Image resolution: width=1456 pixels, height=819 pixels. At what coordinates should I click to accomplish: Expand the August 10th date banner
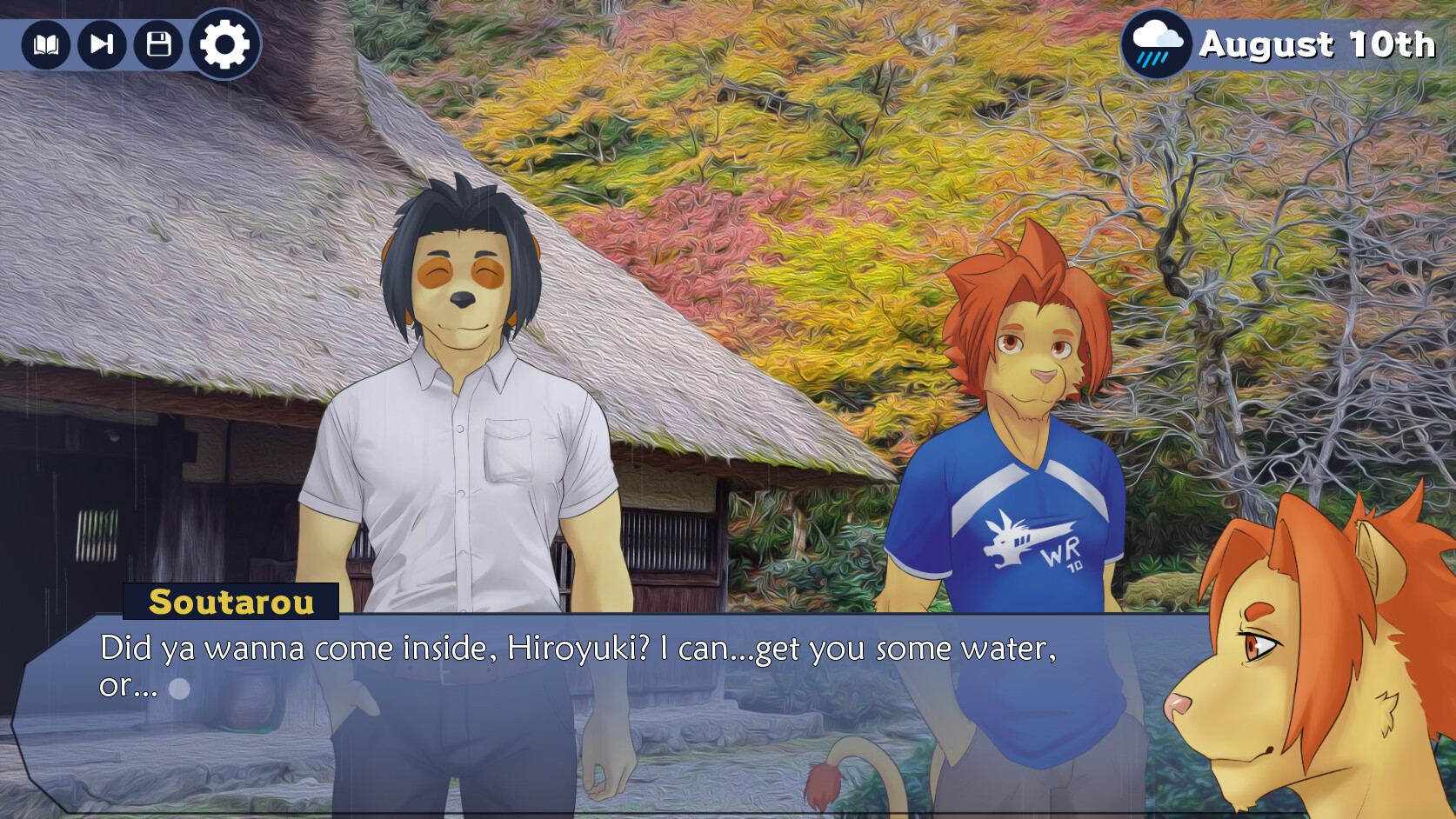click(1315, 42)
